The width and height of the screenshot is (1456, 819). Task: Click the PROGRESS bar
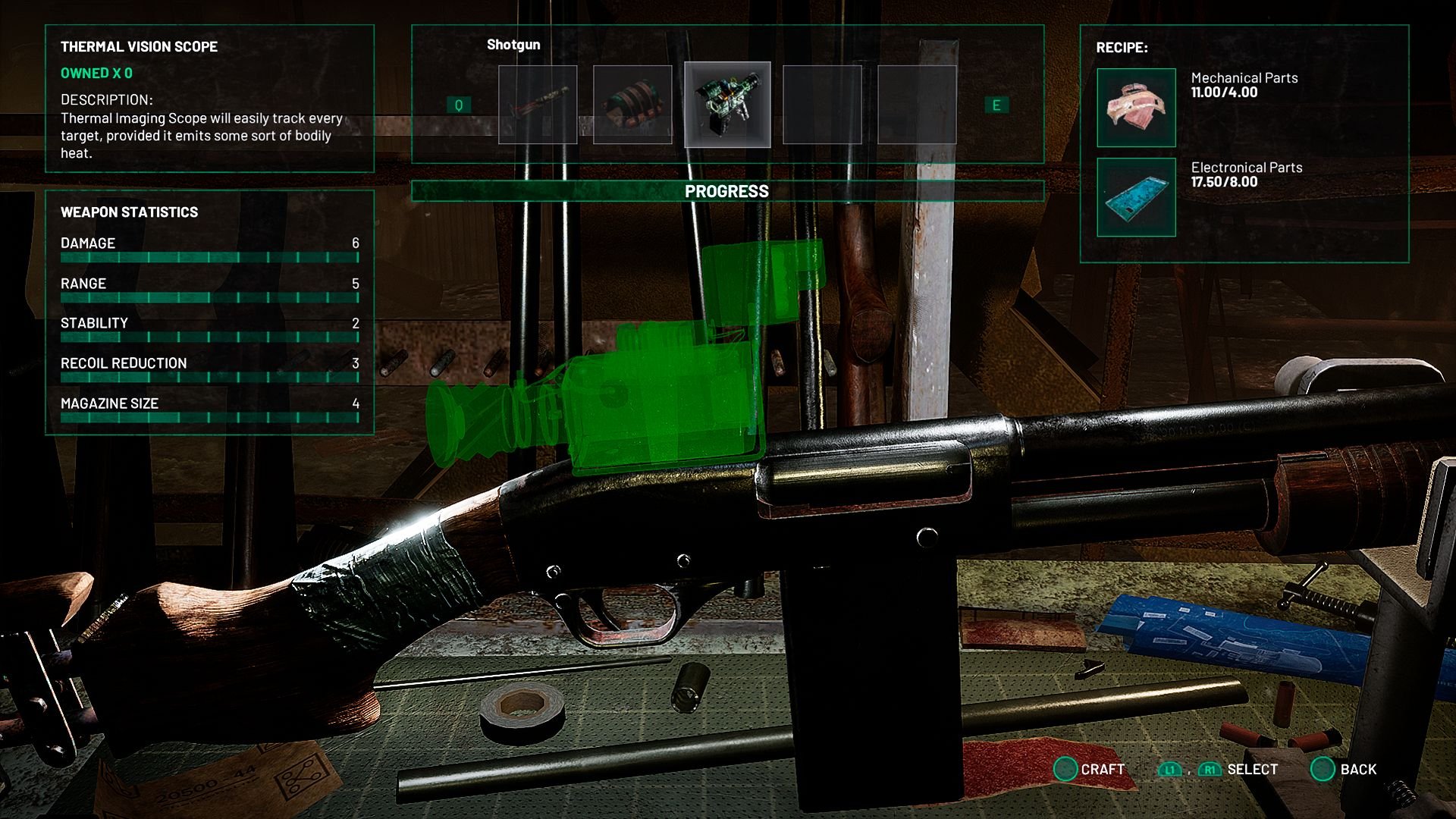pos(727,190)
